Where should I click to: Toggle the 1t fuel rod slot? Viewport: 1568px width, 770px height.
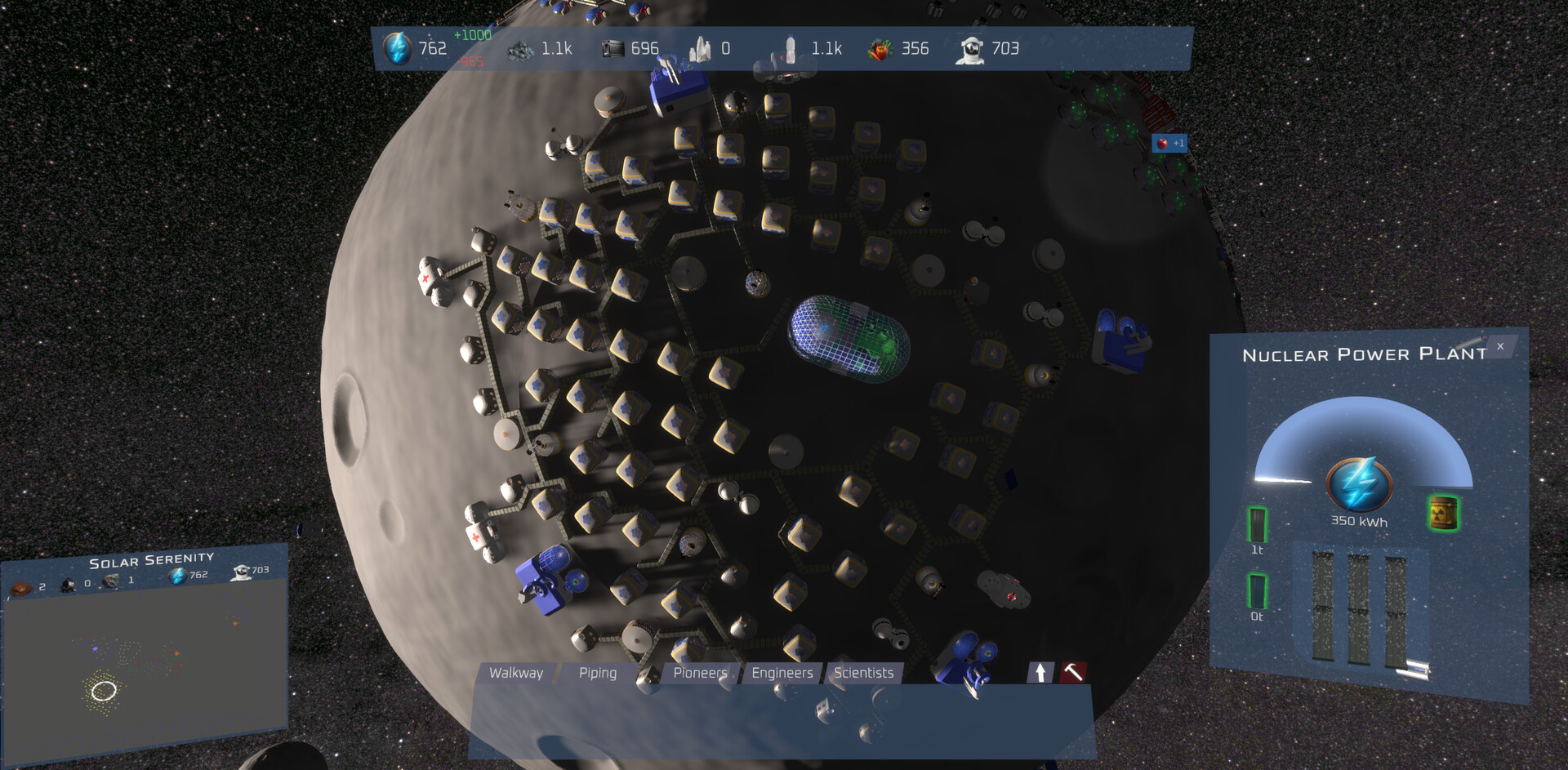[1257, 526]
